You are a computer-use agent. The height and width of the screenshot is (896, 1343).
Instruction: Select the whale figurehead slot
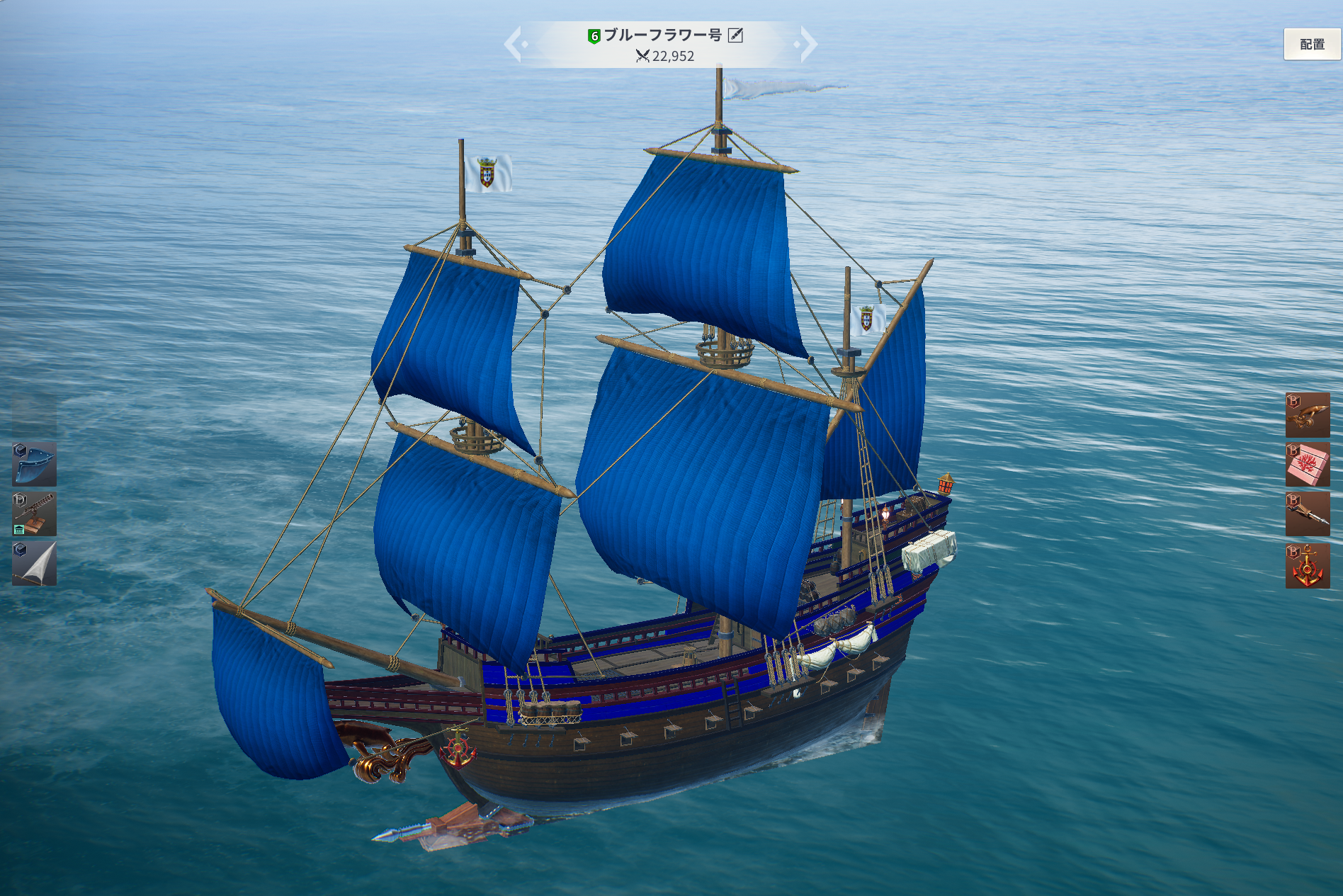(x=1308, y=415)
